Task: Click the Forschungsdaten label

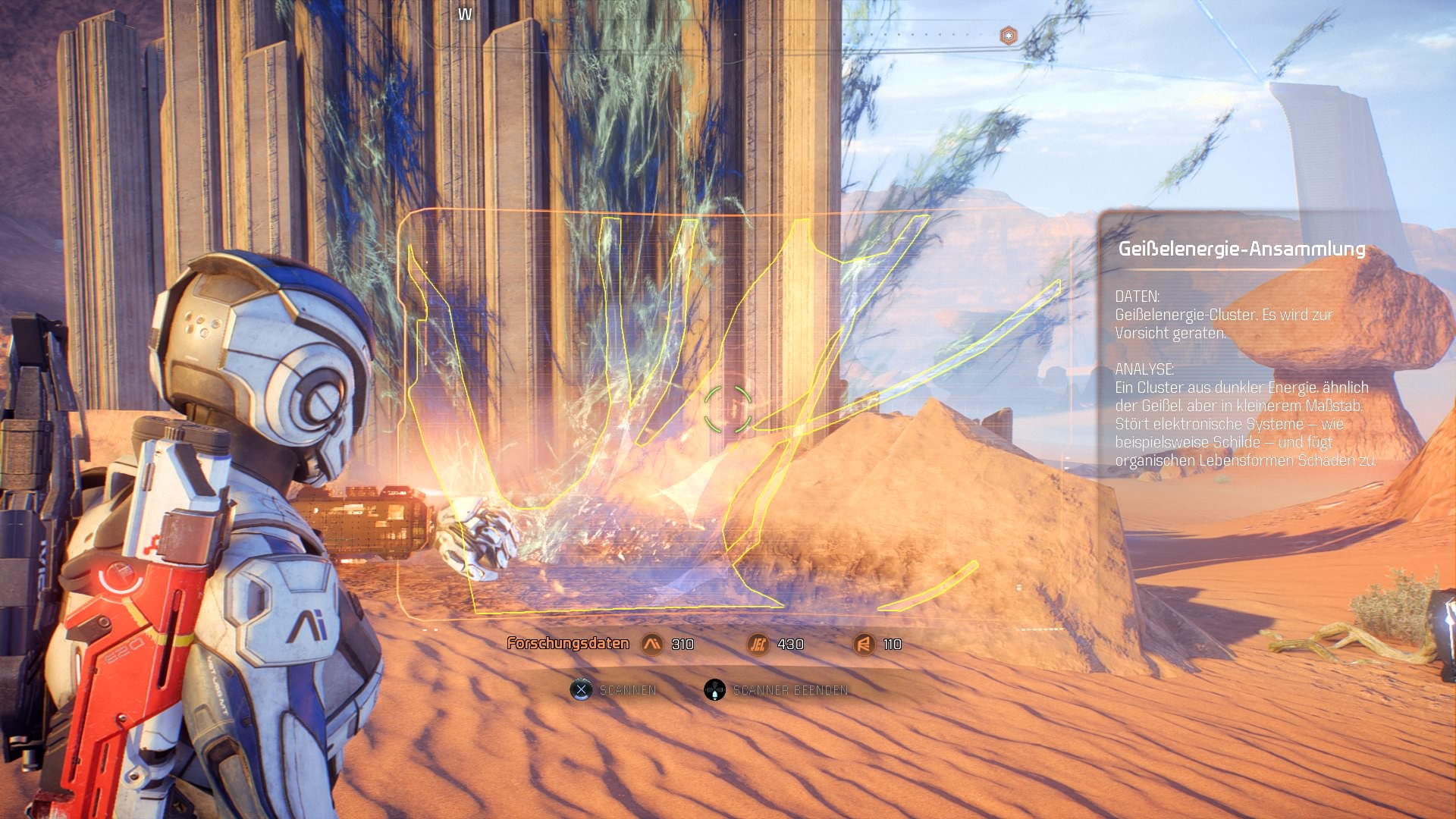Action: click(567, 643)
